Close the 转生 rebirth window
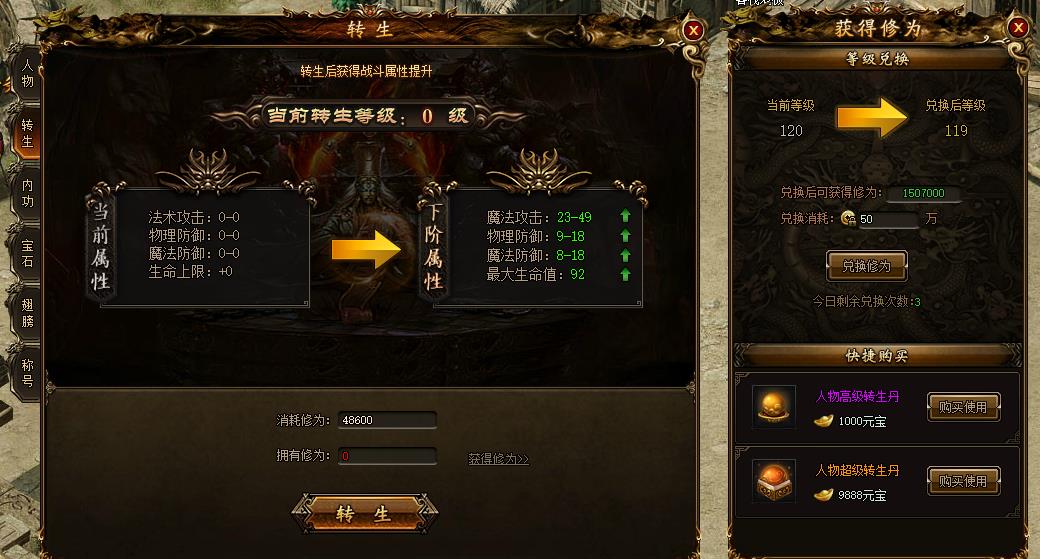 (693, 30)
